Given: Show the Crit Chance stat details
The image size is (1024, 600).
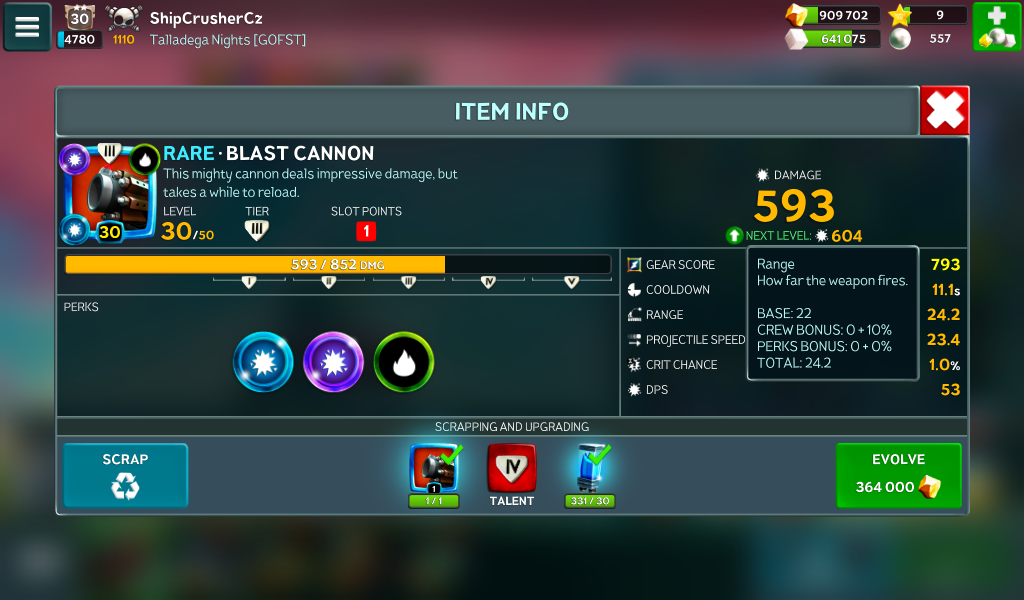Looking at the screenshot, I should [681, 365].
